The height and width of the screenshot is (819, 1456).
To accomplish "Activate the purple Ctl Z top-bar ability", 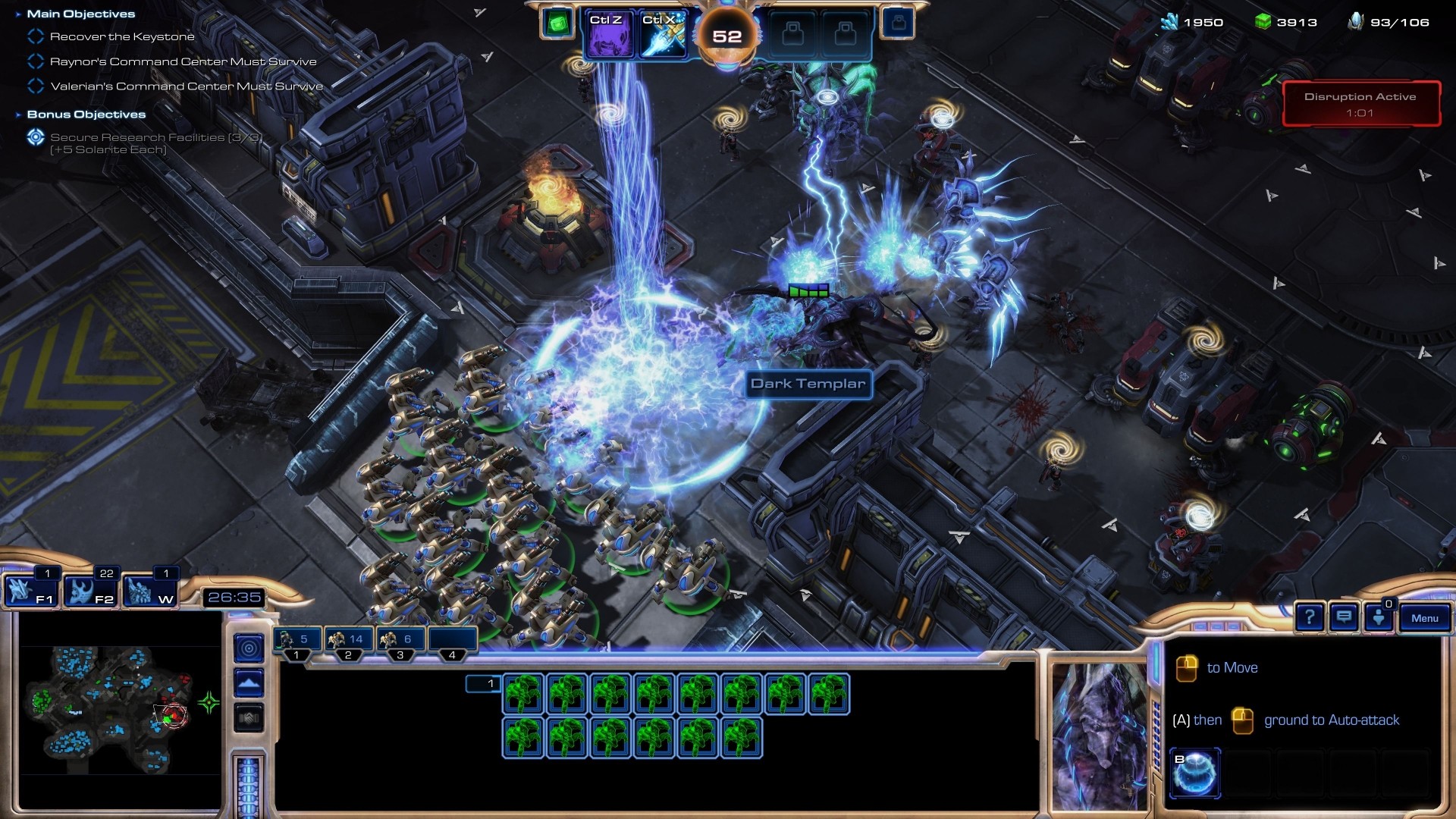I will click(x=607, y=35).
